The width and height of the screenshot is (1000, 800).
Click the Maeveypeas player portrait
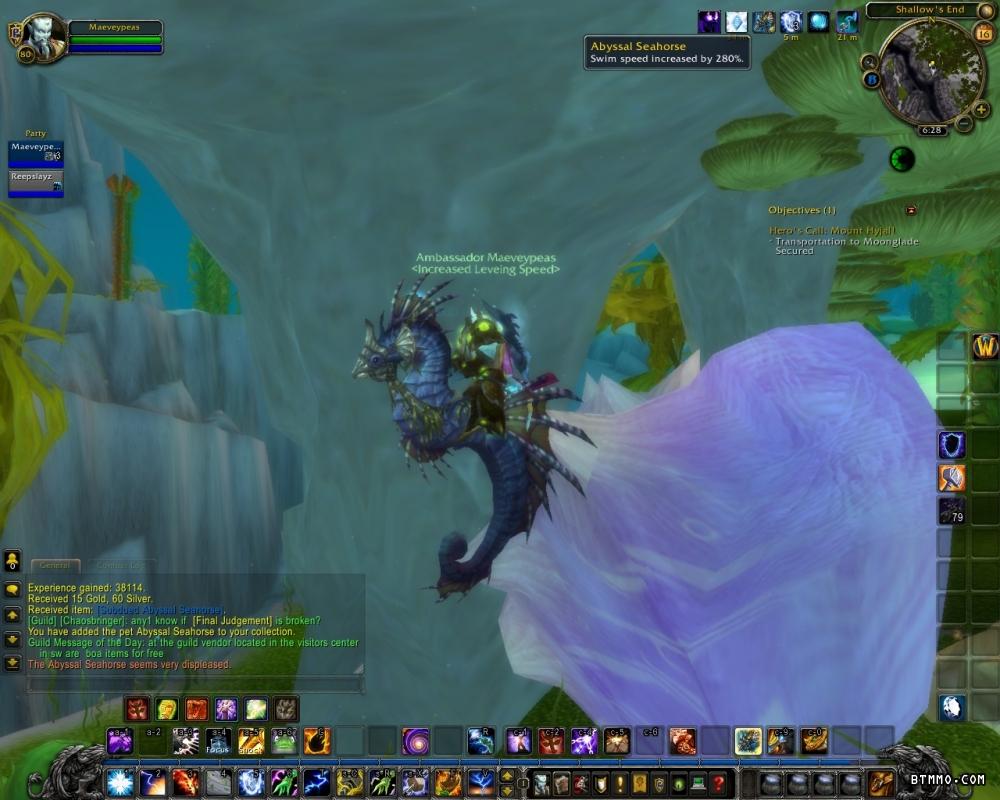pyautogui.click(x=42, y=36)
